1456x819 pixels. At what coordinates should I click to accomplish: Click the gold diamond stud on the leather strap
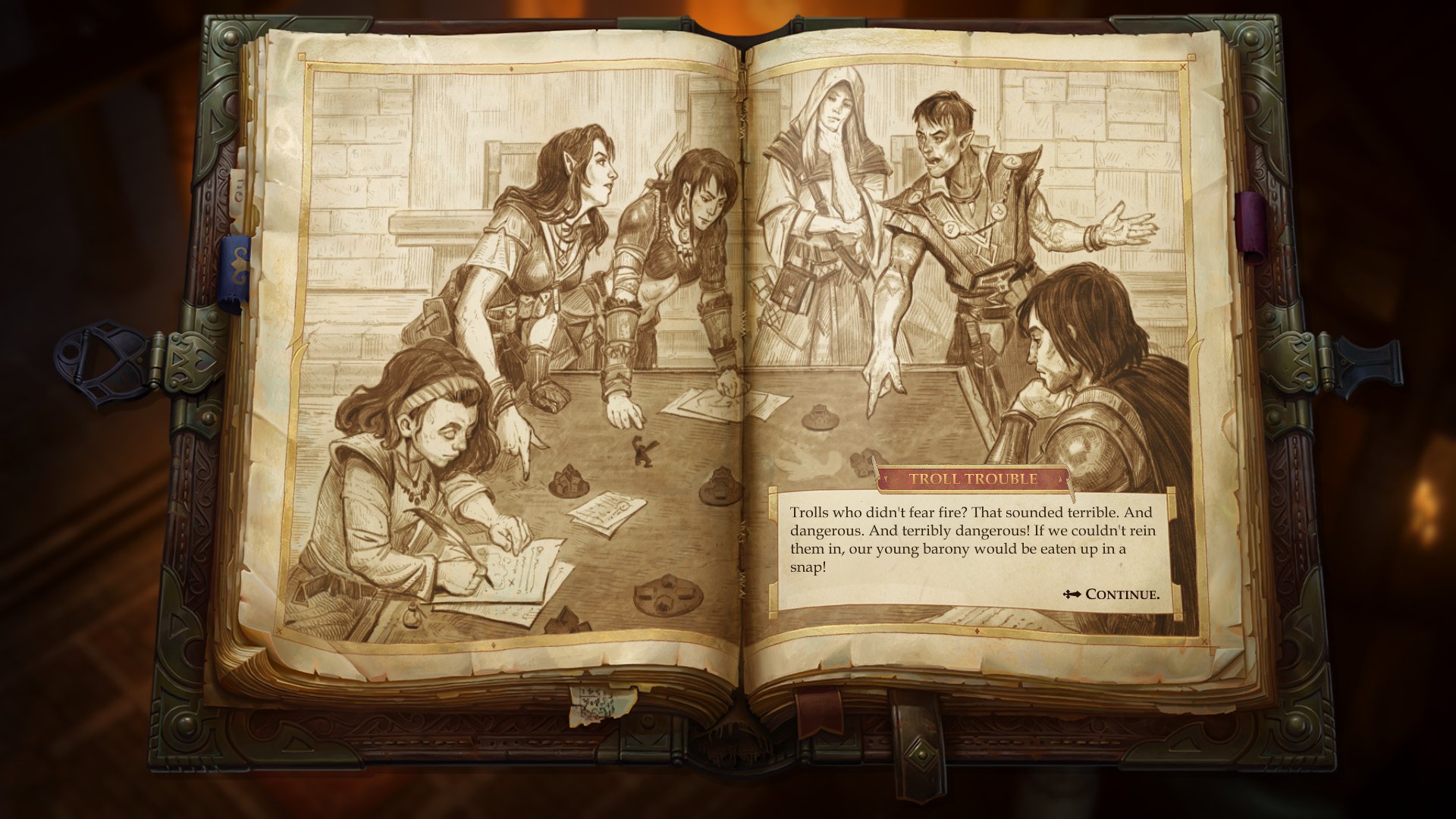tap(921, 755)
